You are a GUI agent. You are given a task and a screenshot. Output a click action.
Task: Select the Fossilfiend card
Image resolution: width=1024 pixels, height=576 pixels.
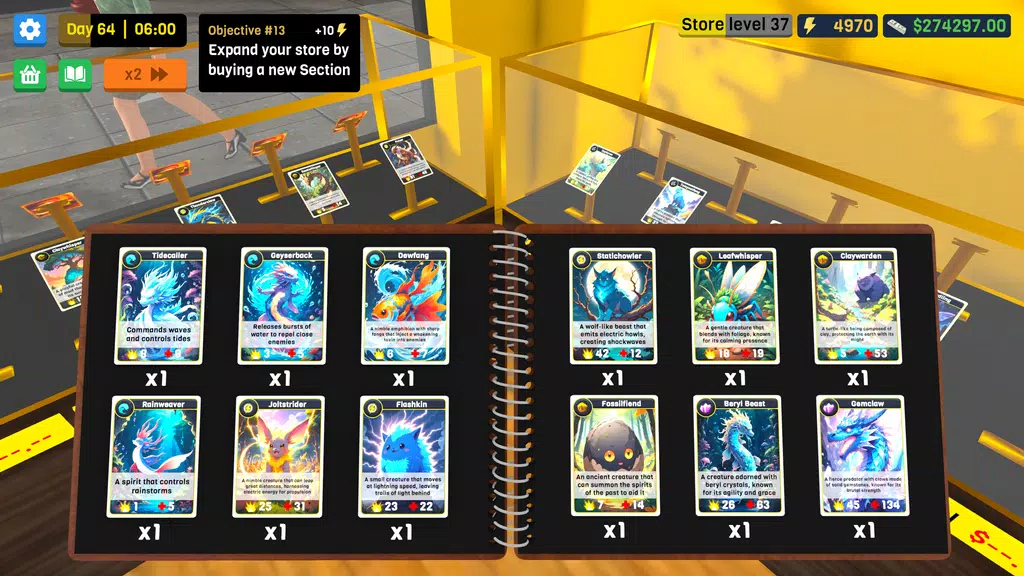[x=614, y=456]
